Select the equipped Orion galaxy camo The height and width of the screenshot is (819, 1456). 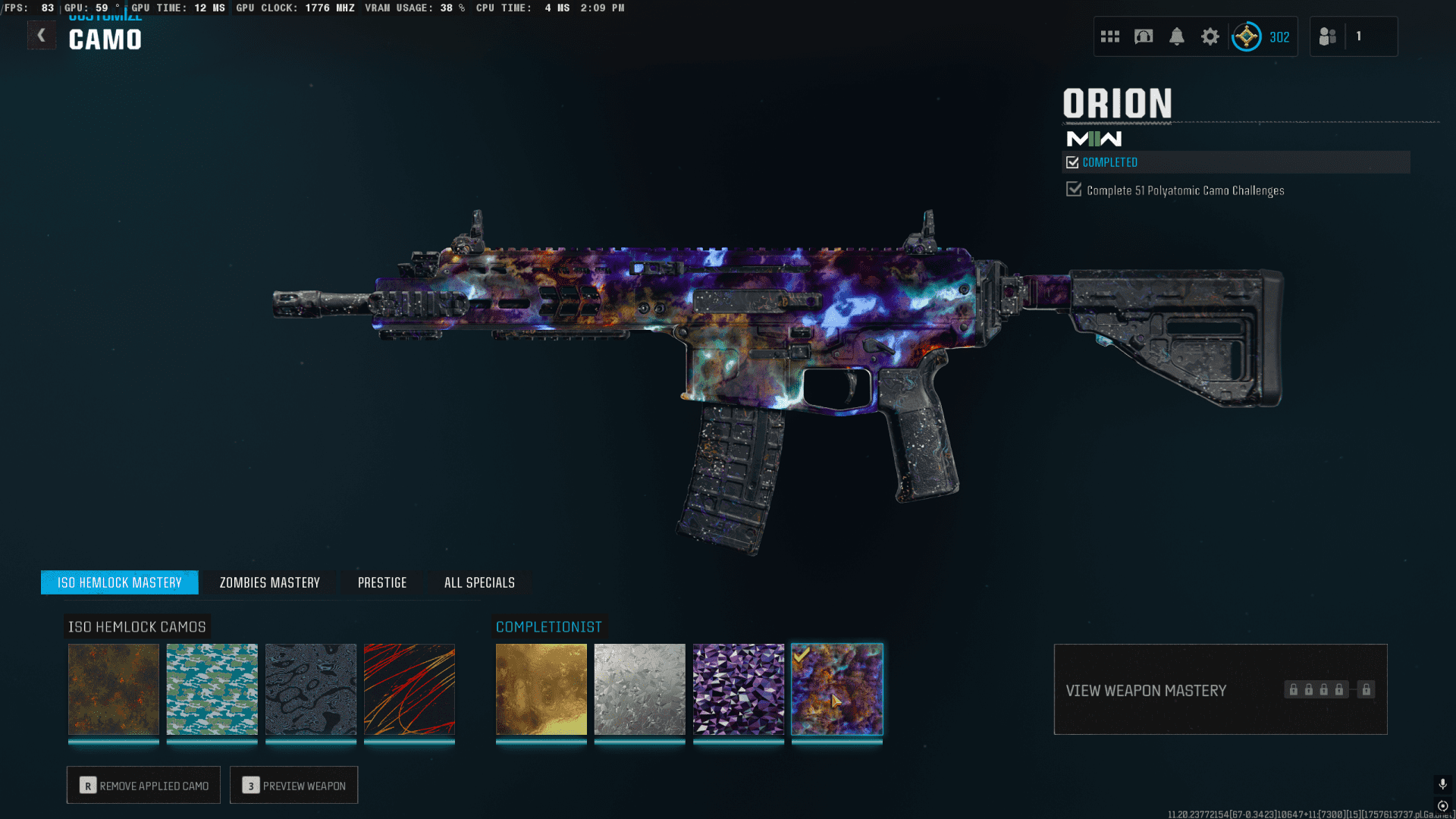(x=837, y=689)
